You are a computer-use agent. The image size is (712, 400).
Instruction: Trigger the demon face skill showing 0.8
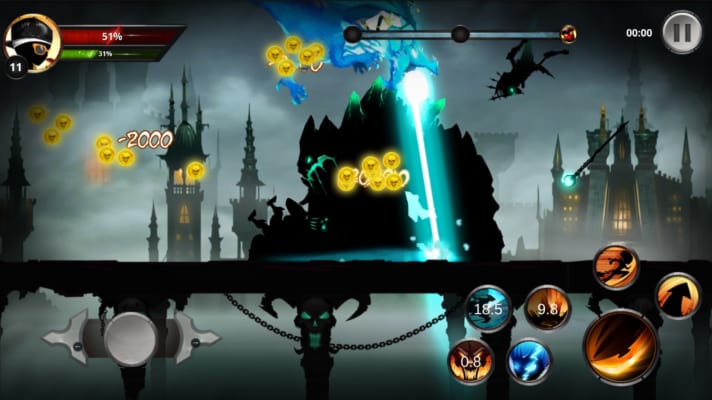pos(470,361)
